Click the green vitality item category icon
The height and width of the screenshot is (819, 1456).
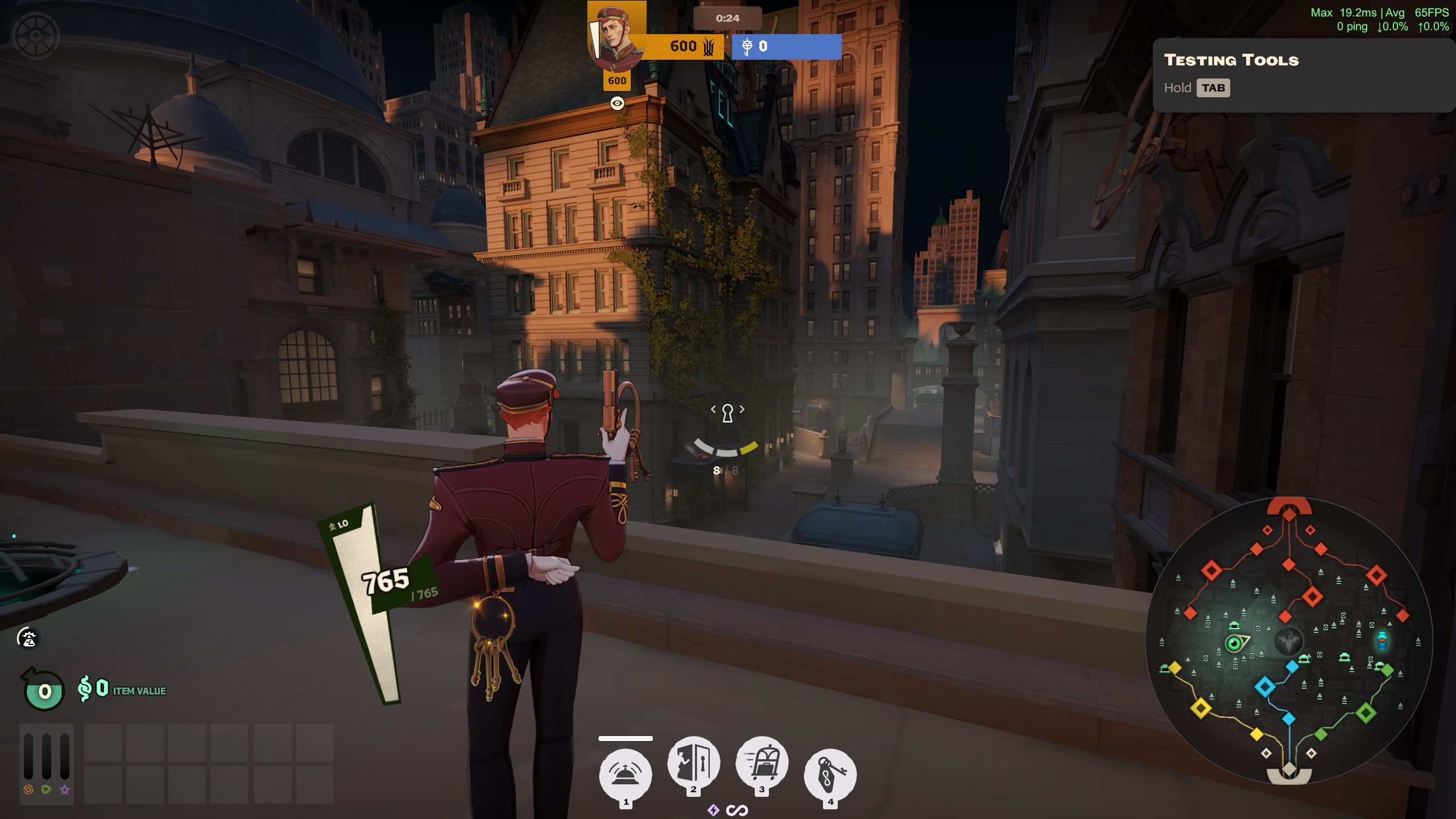(x=47, y=789)
